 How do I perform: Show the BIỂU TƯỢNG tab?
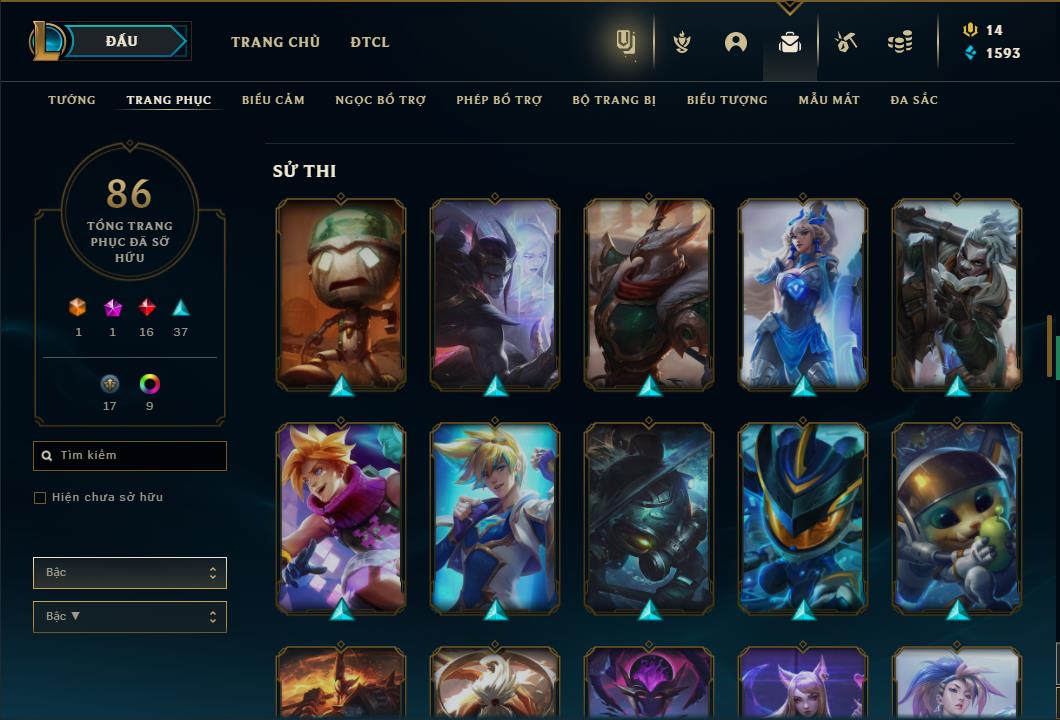coord(727,100)
